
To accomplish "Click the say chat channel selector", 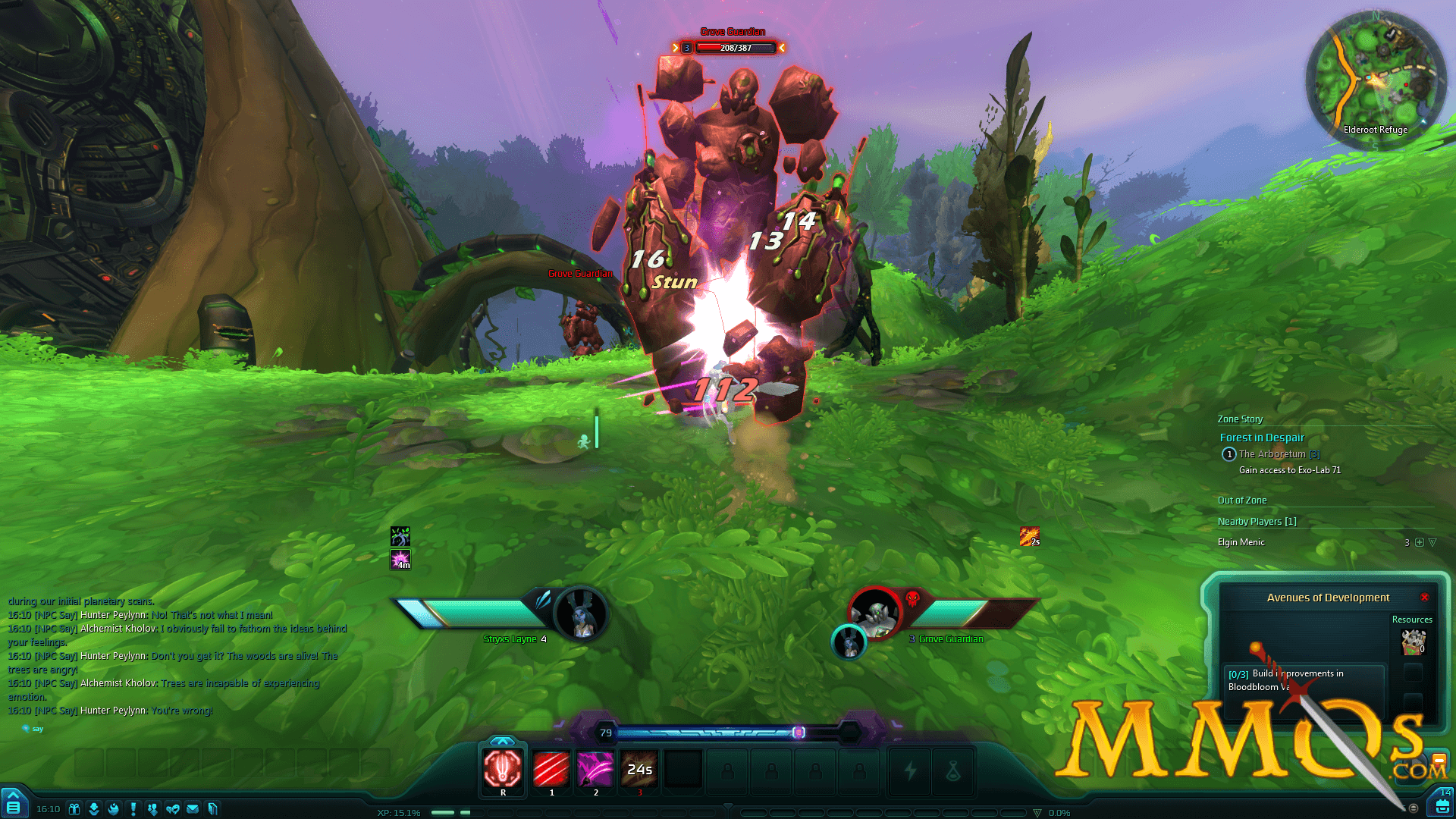I will tap(33, 729).
